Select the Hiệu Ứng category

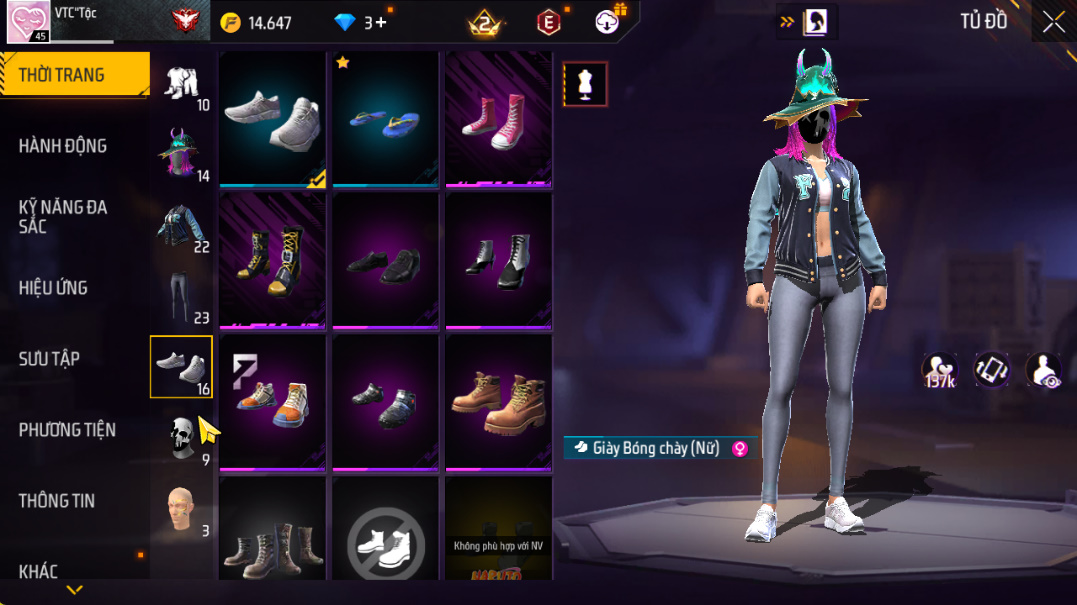53,288
